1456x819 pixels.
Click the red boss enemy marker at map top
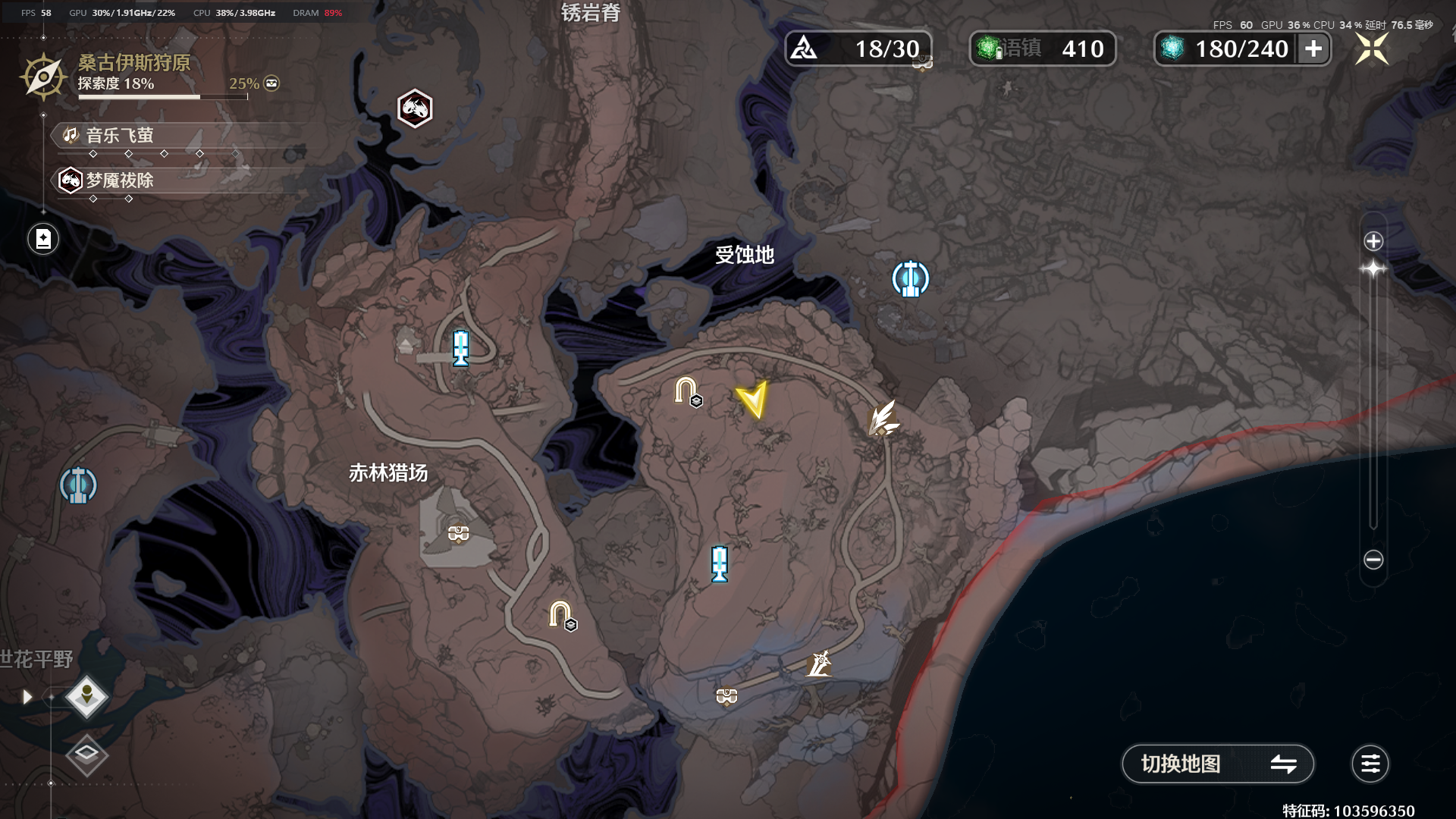tap(415, 107)
